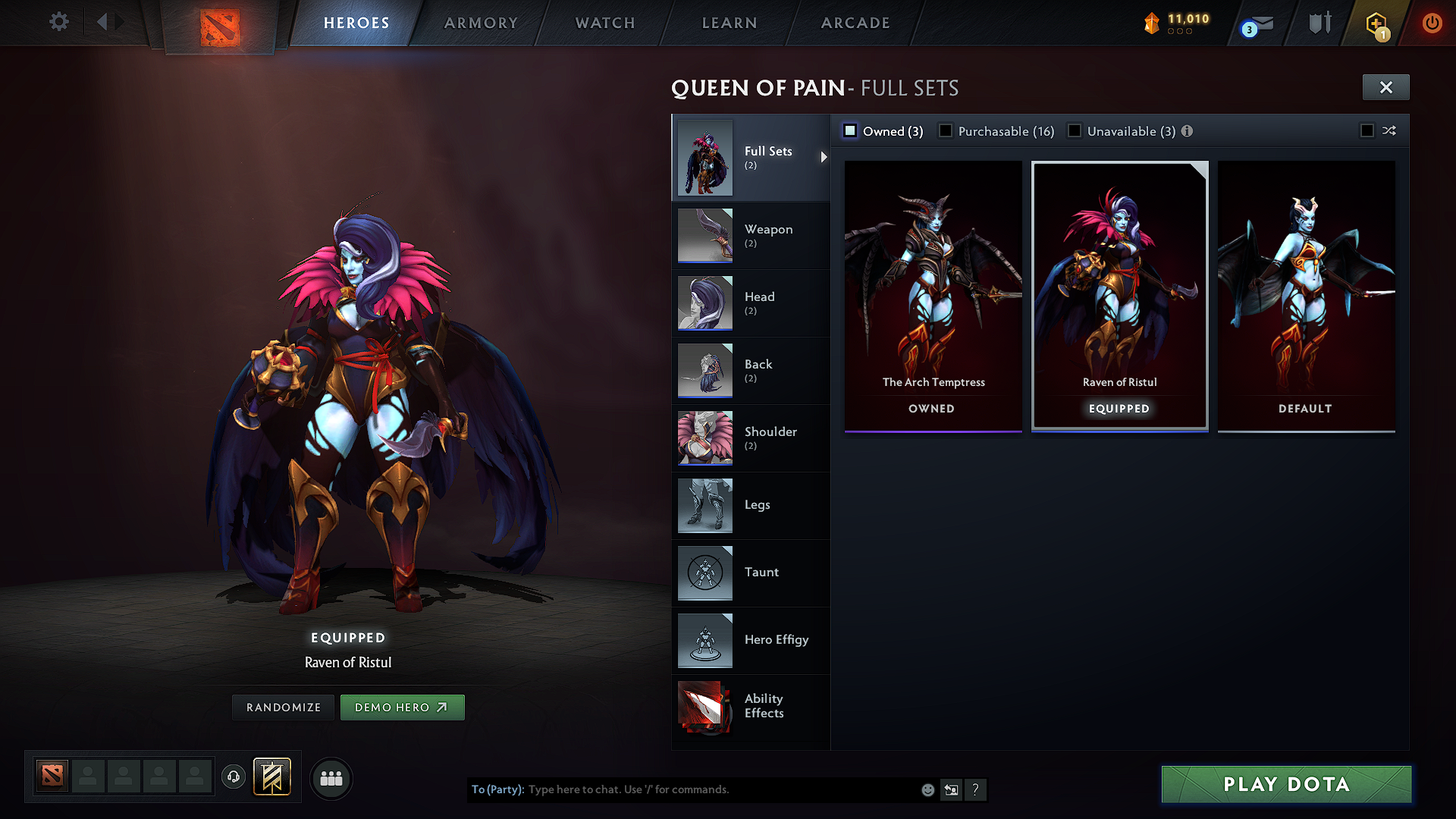Open Dota Plus hexagon icon with notification
The height and width of the screenshot is (819, 1456).
(1376, 23)
